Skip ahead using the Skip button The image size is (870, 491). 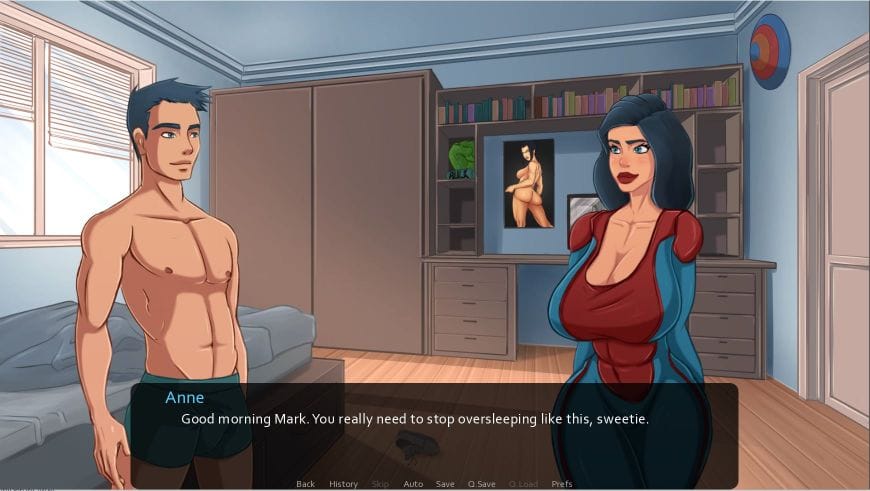(x=380, y=484)
